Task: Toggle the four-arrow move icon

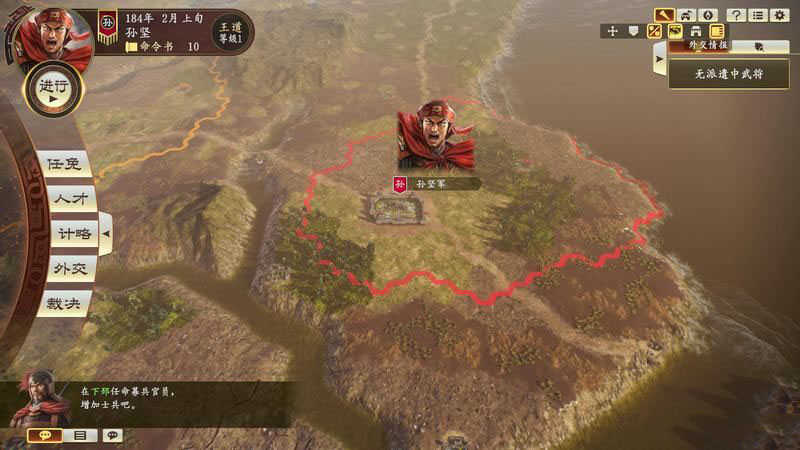Action: (x=612, y=31)
